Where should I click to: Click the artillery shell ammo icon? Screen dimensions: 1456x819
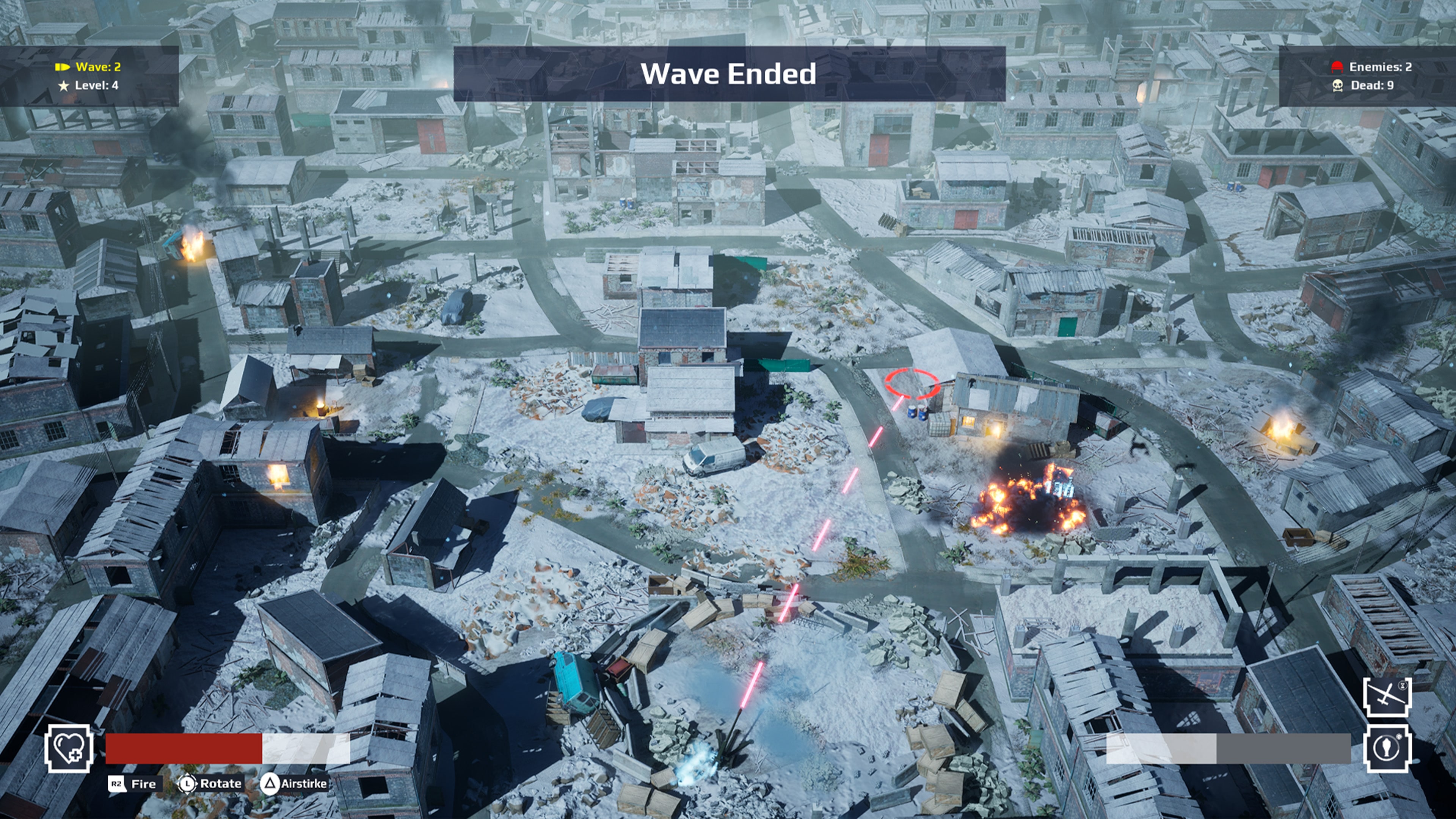[1386, 748]
